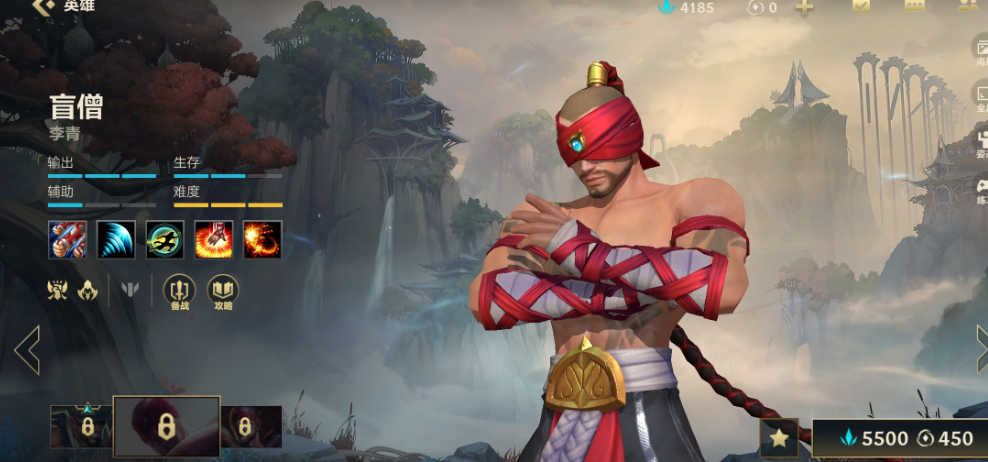Open the friends icon in top bar
988x462 pixels.
point(967,6)
